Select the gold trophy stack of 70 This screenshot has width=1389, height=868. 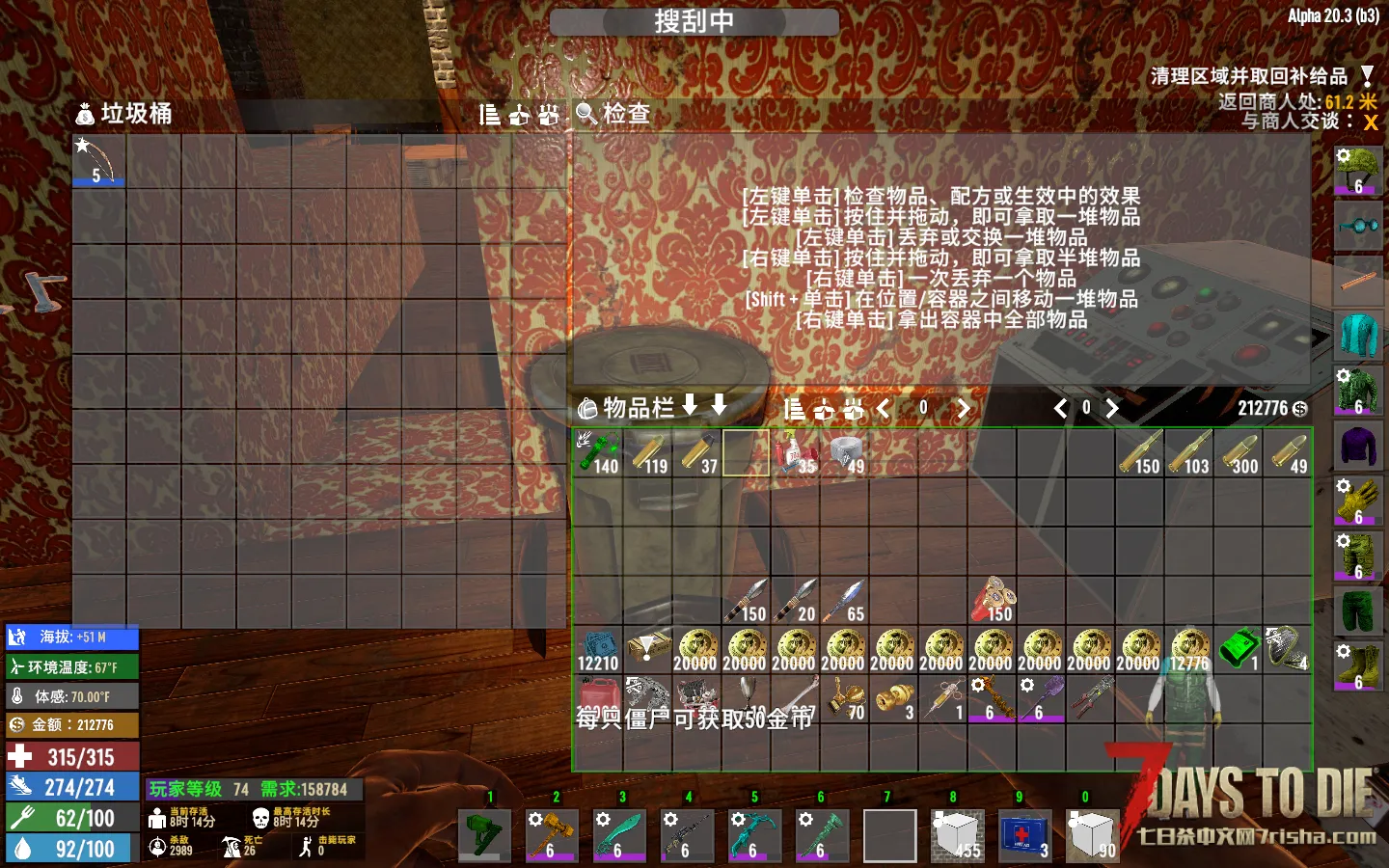(846, 698)
